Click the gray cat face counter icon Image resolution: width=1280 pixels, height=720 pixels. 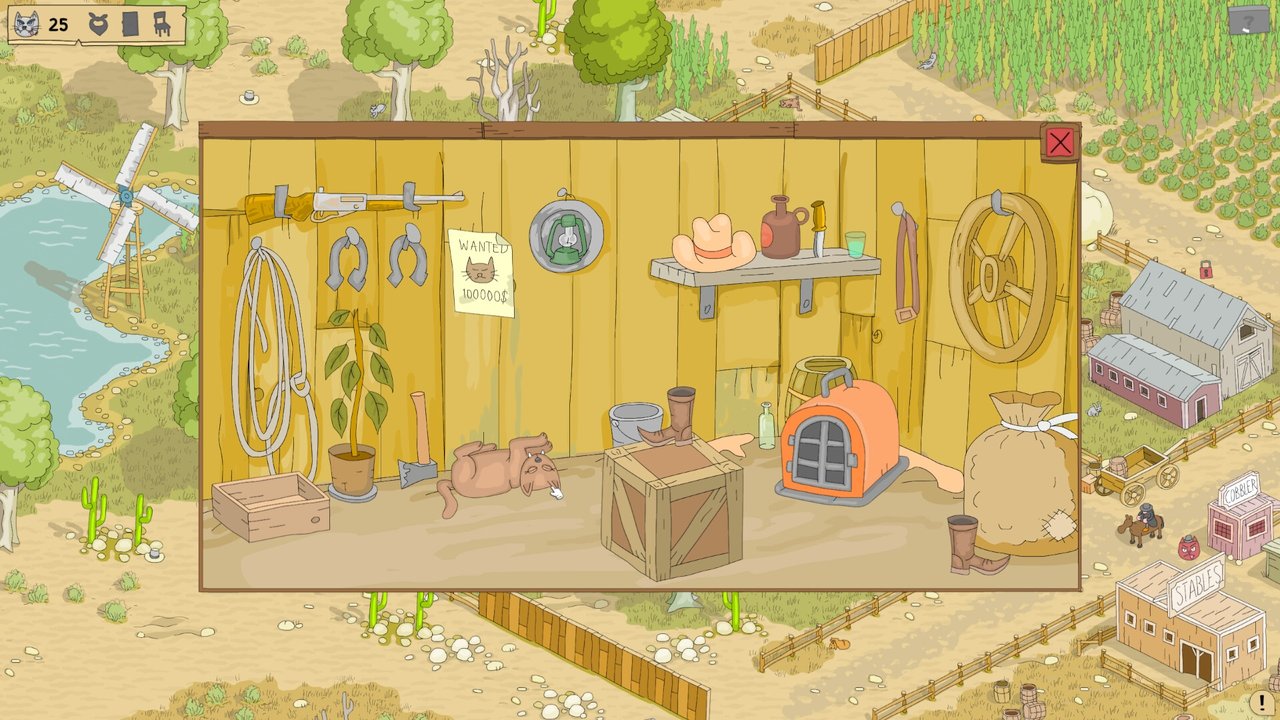27,24
